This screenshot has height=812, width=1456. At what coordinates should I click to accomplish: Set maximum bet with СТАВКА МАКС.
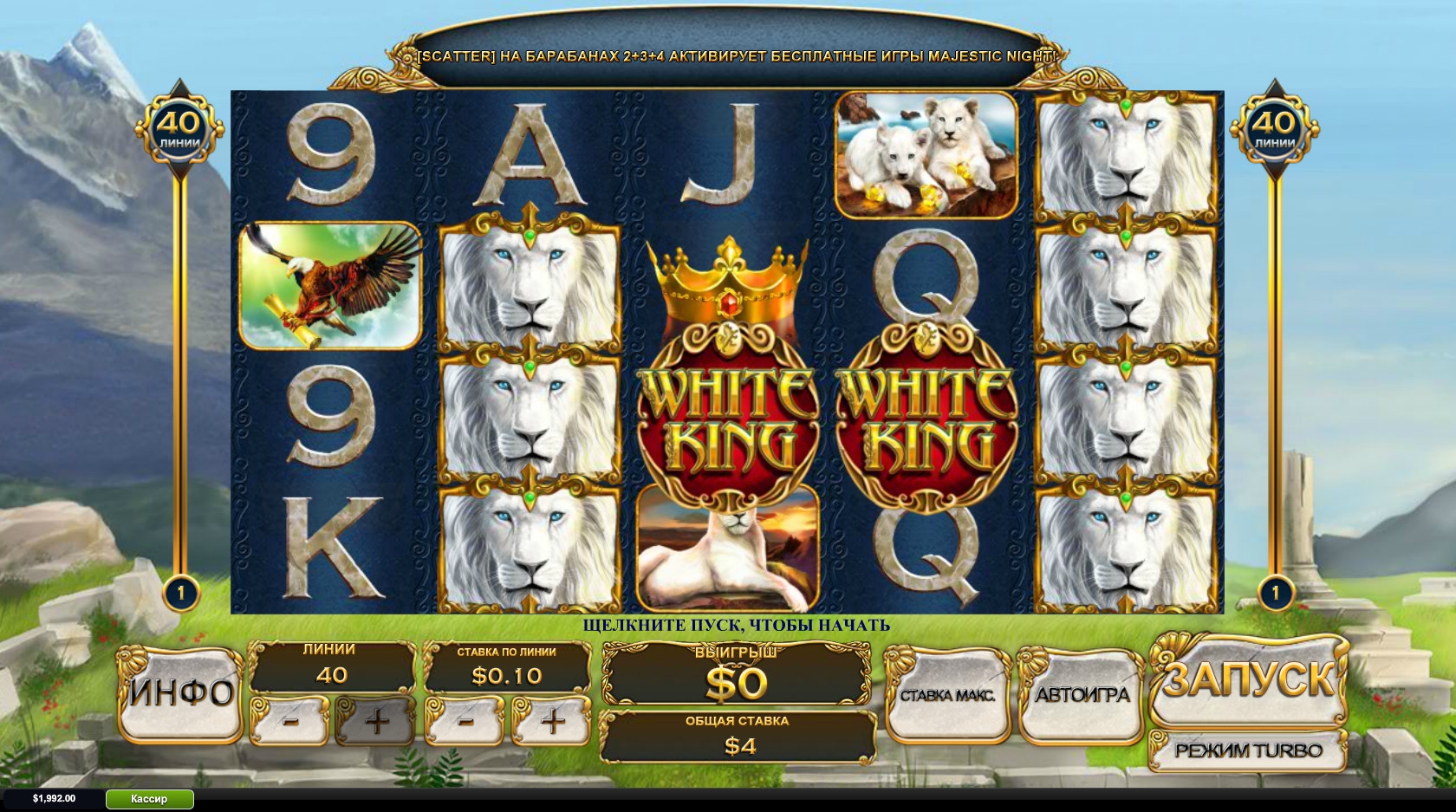(x=947, y=694)
